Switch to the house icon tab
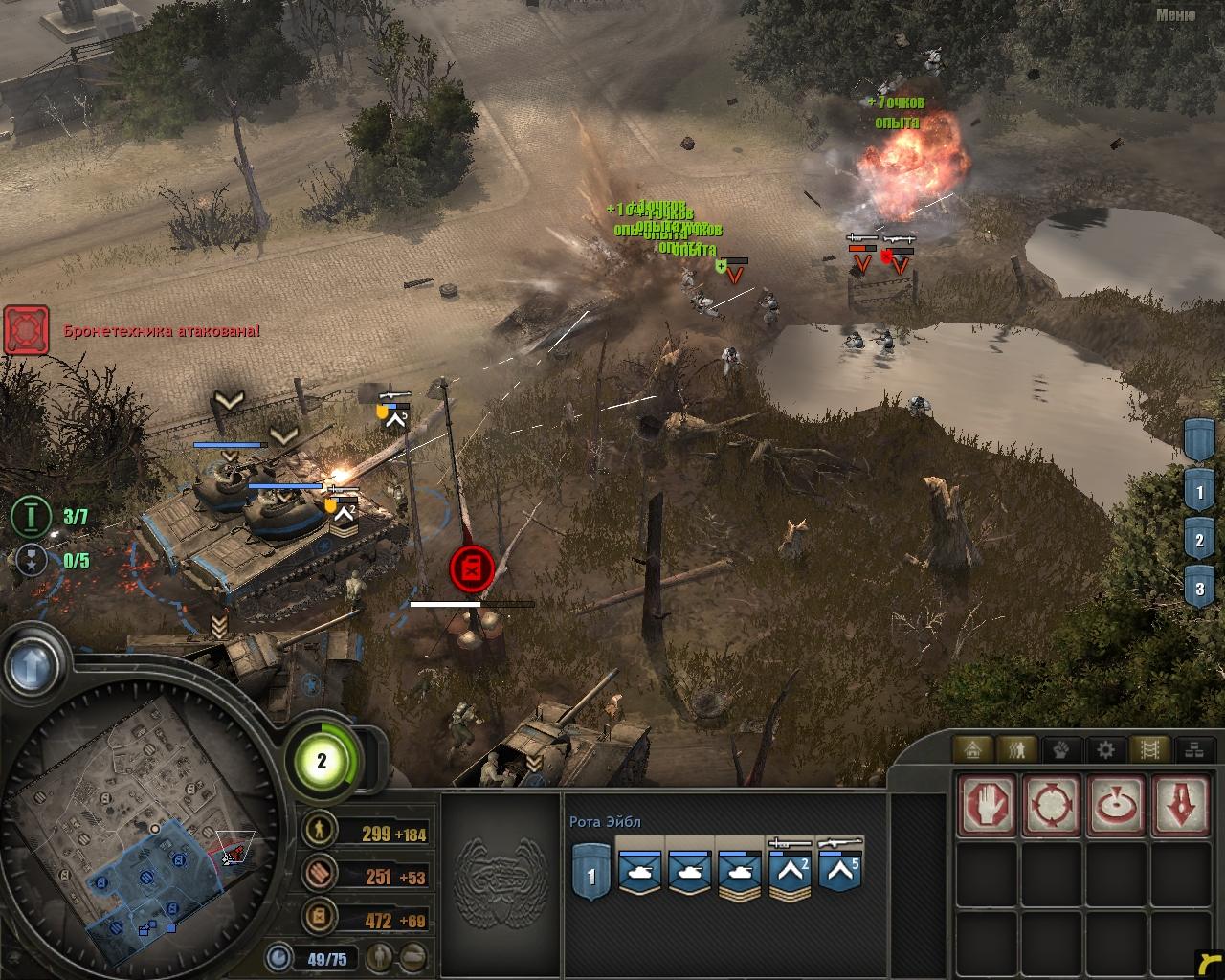This screenshot has width=1225, height=980. pos(971,750)
